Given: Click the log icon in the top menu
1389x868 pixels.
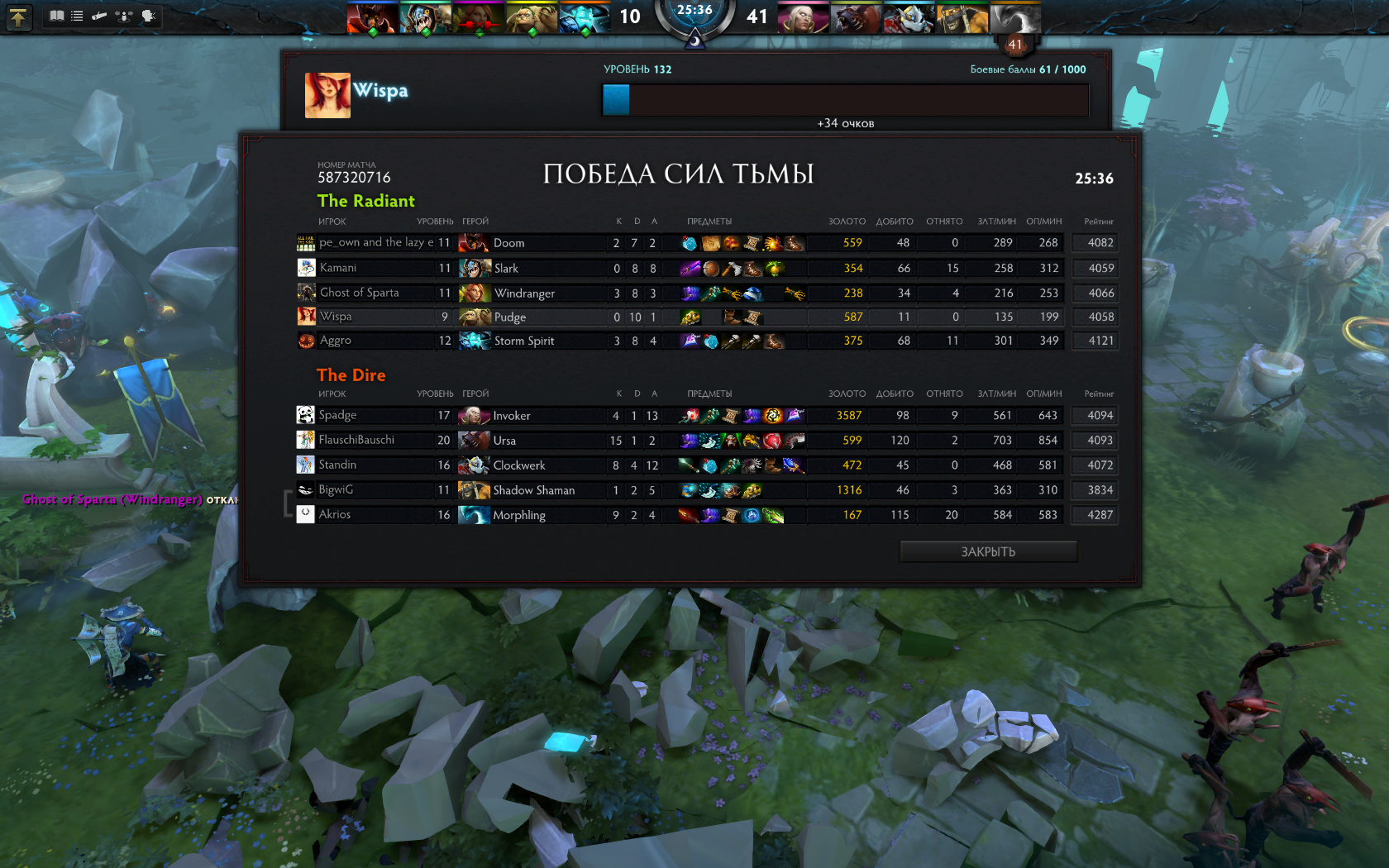Looking at the screenshot, I should pos(99,16).
